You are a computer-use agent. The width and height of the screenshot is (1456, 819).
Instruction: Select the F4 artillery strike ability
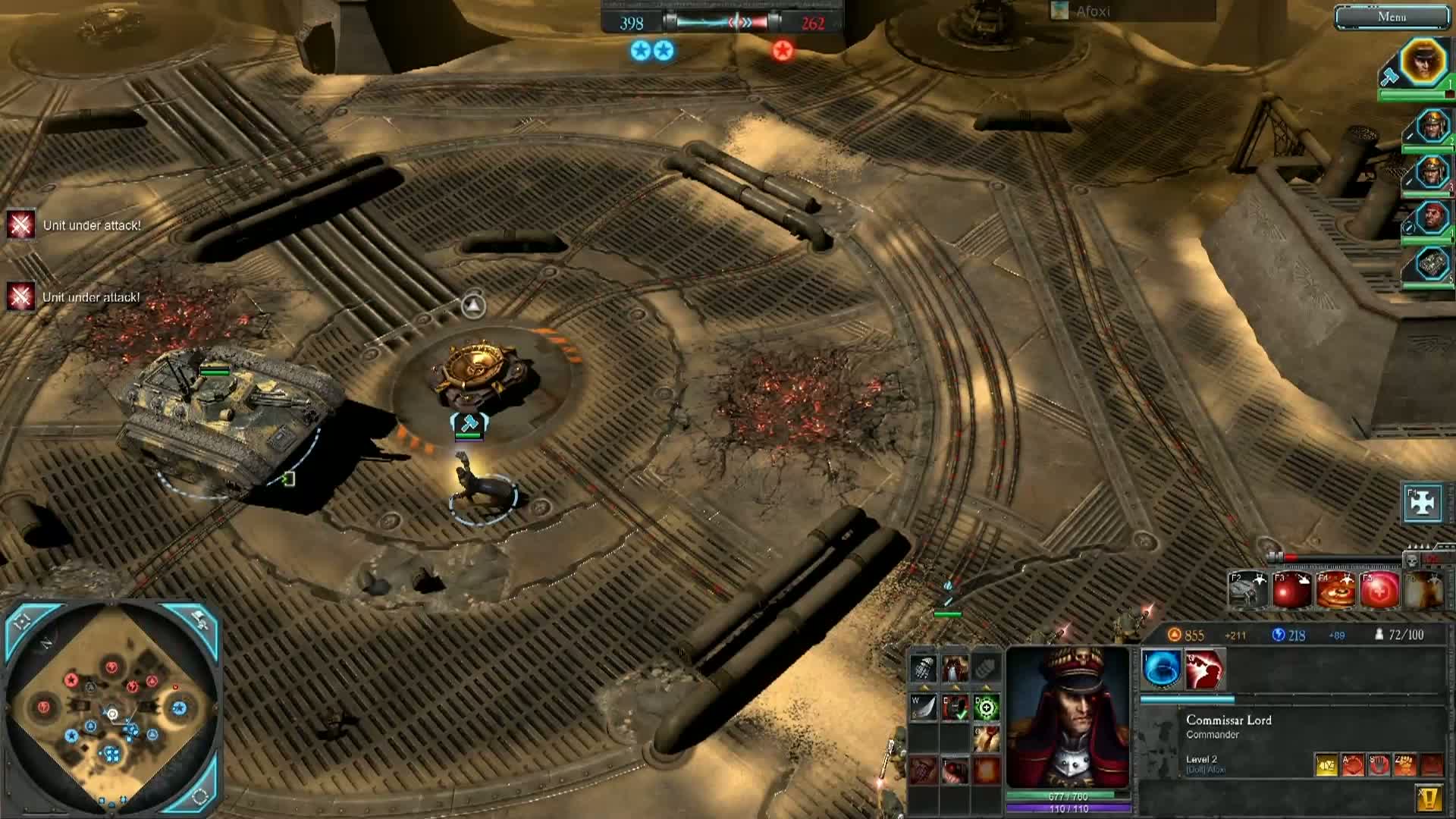tap(1337, 588)
